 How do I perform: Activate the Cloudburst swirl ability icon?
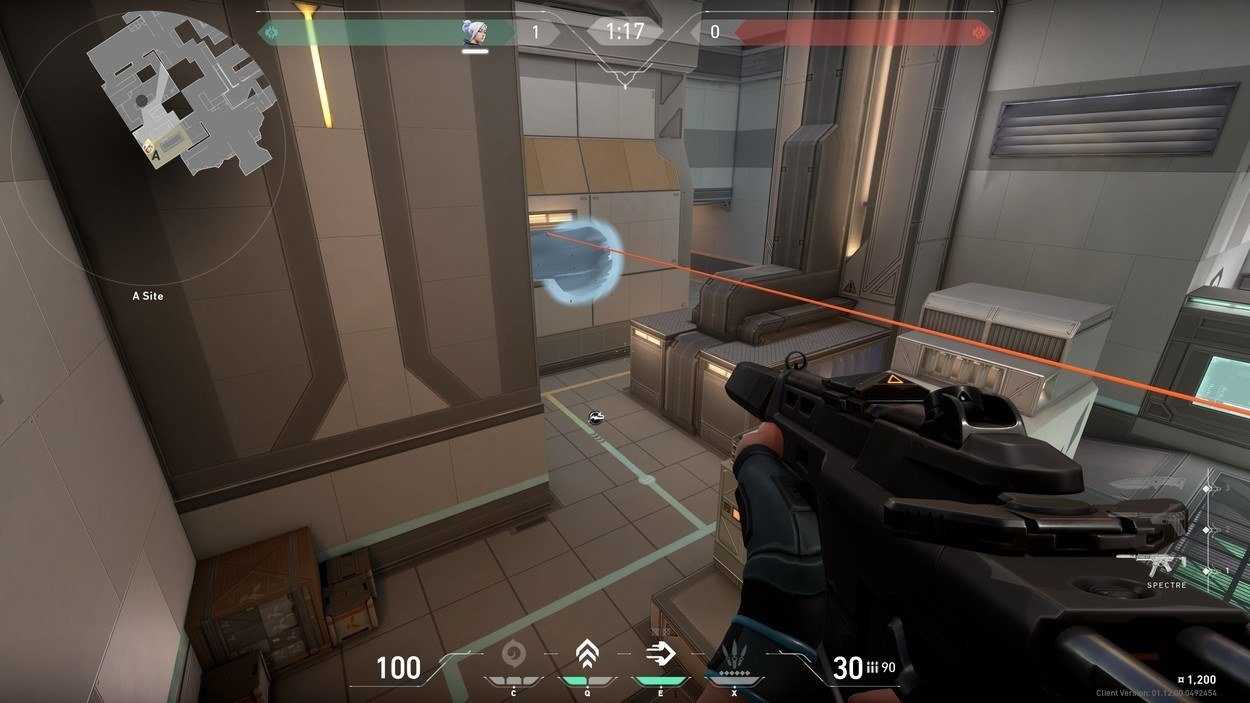click(514, 654)
